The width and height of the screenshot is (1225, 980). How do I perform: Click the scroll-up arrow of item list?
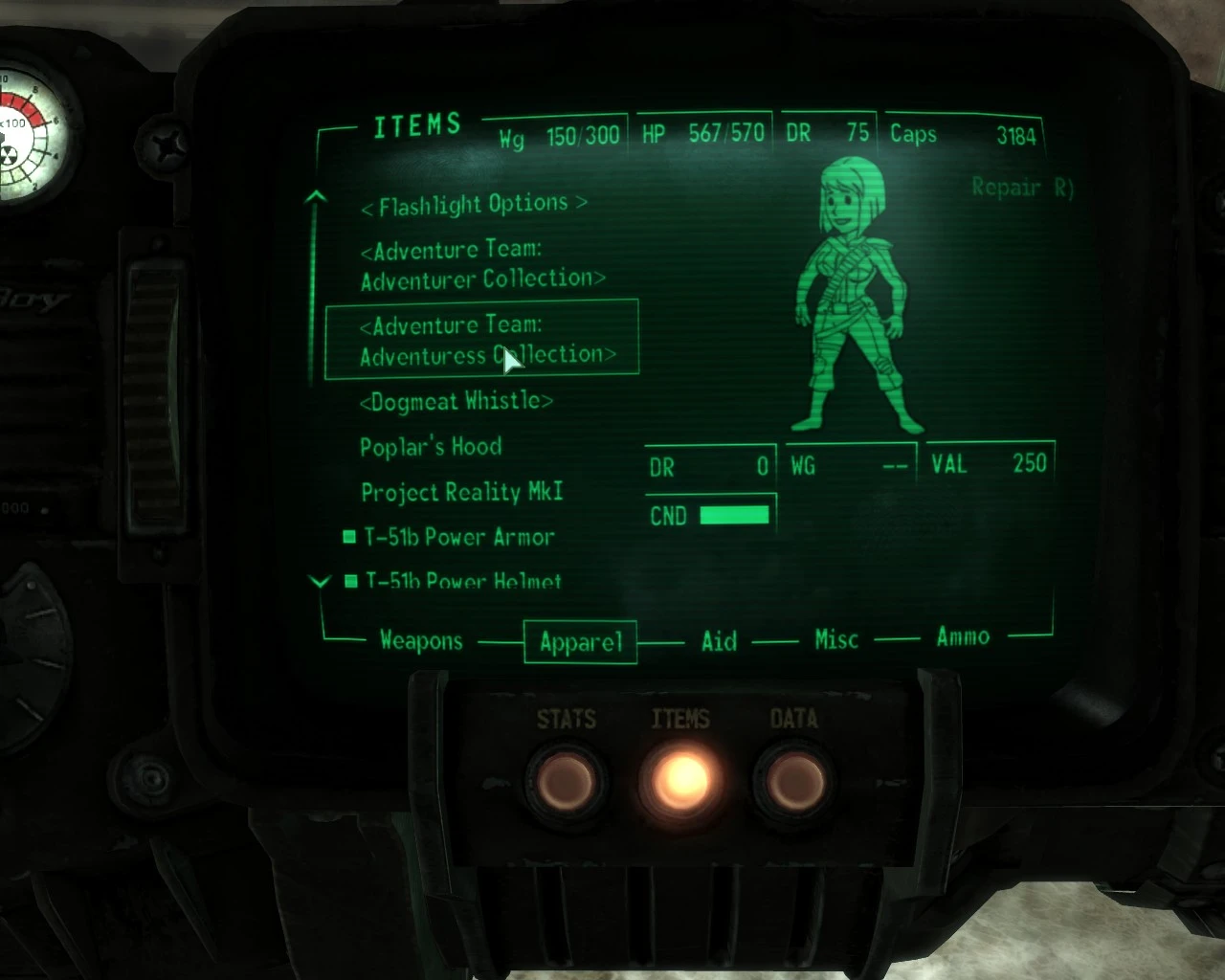point(316,198)
